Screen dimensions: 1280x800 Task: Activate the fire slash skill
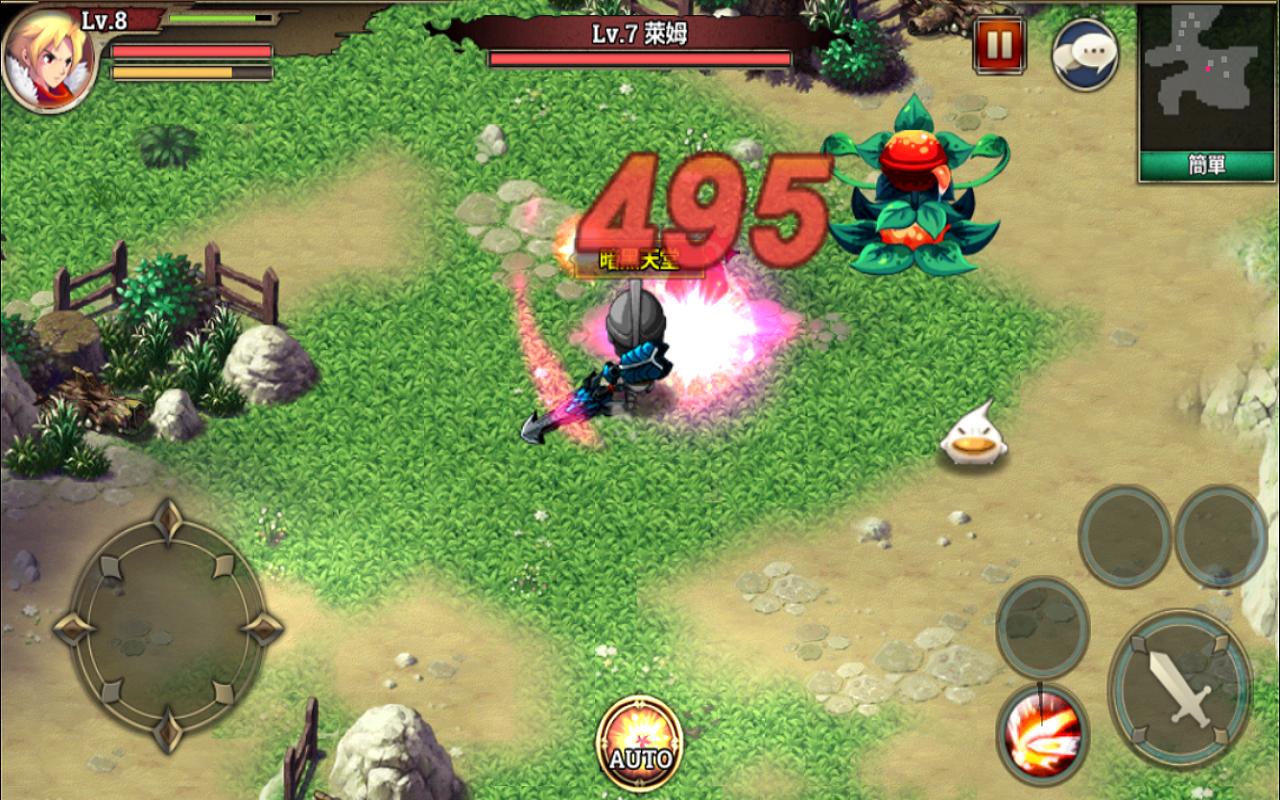click(x=1043, y=735)
